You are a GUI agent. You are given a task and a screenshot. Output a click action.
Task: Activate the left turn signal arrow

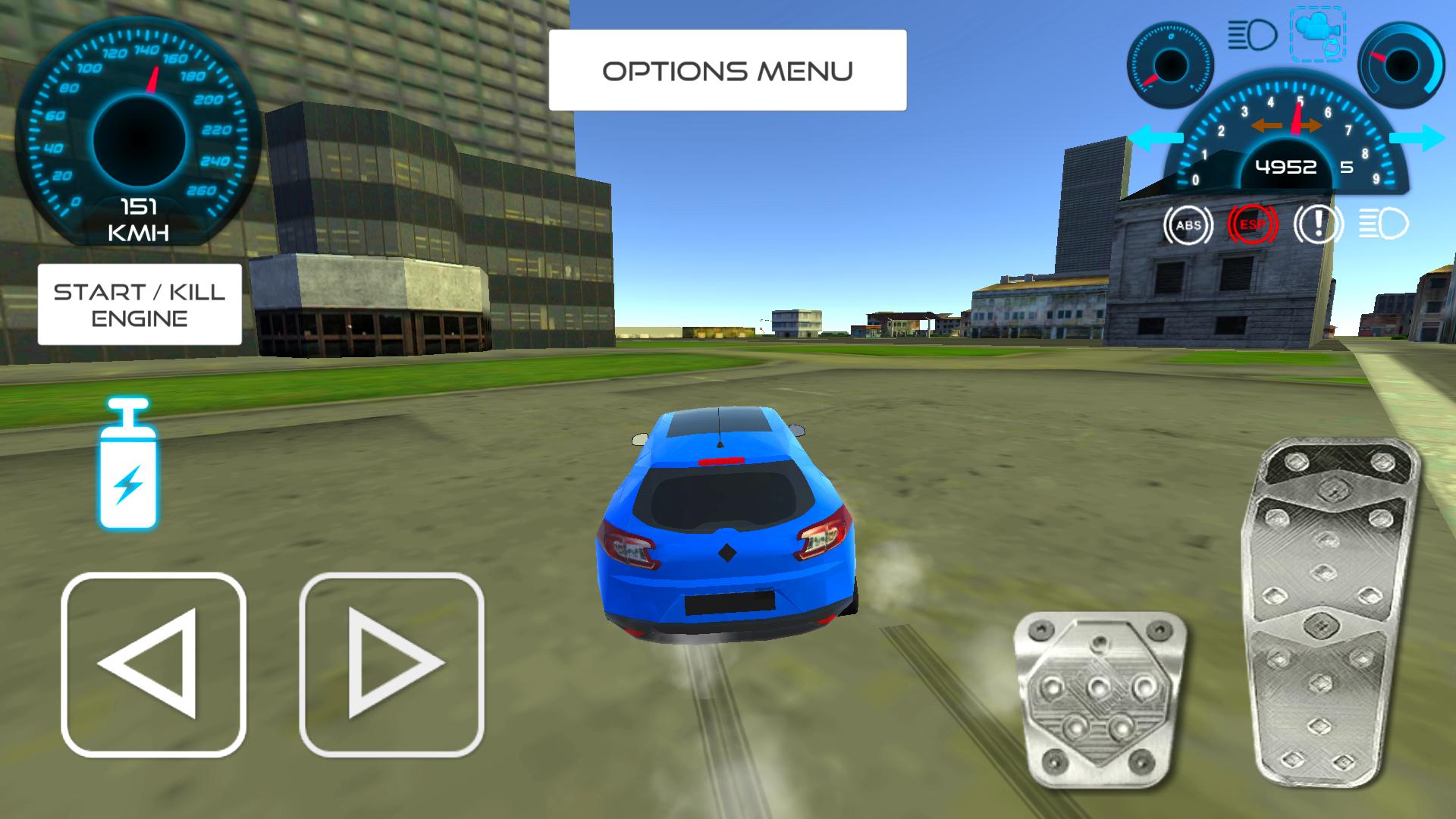pyautogui.click(x=1157, y=136)
